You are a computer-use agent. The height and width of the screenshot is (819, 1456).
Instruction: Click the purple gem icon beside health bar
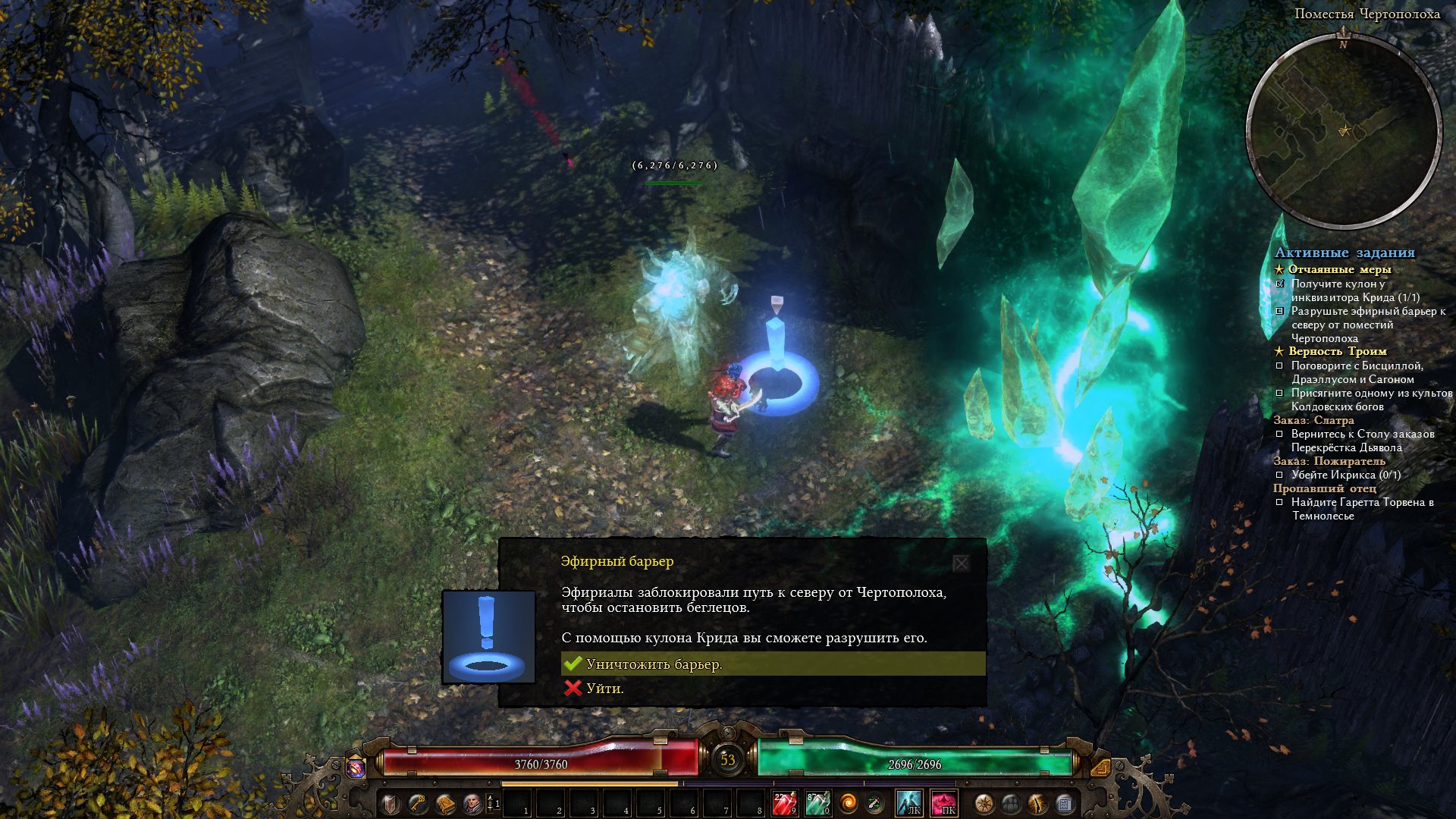click(x=356, y=767)
